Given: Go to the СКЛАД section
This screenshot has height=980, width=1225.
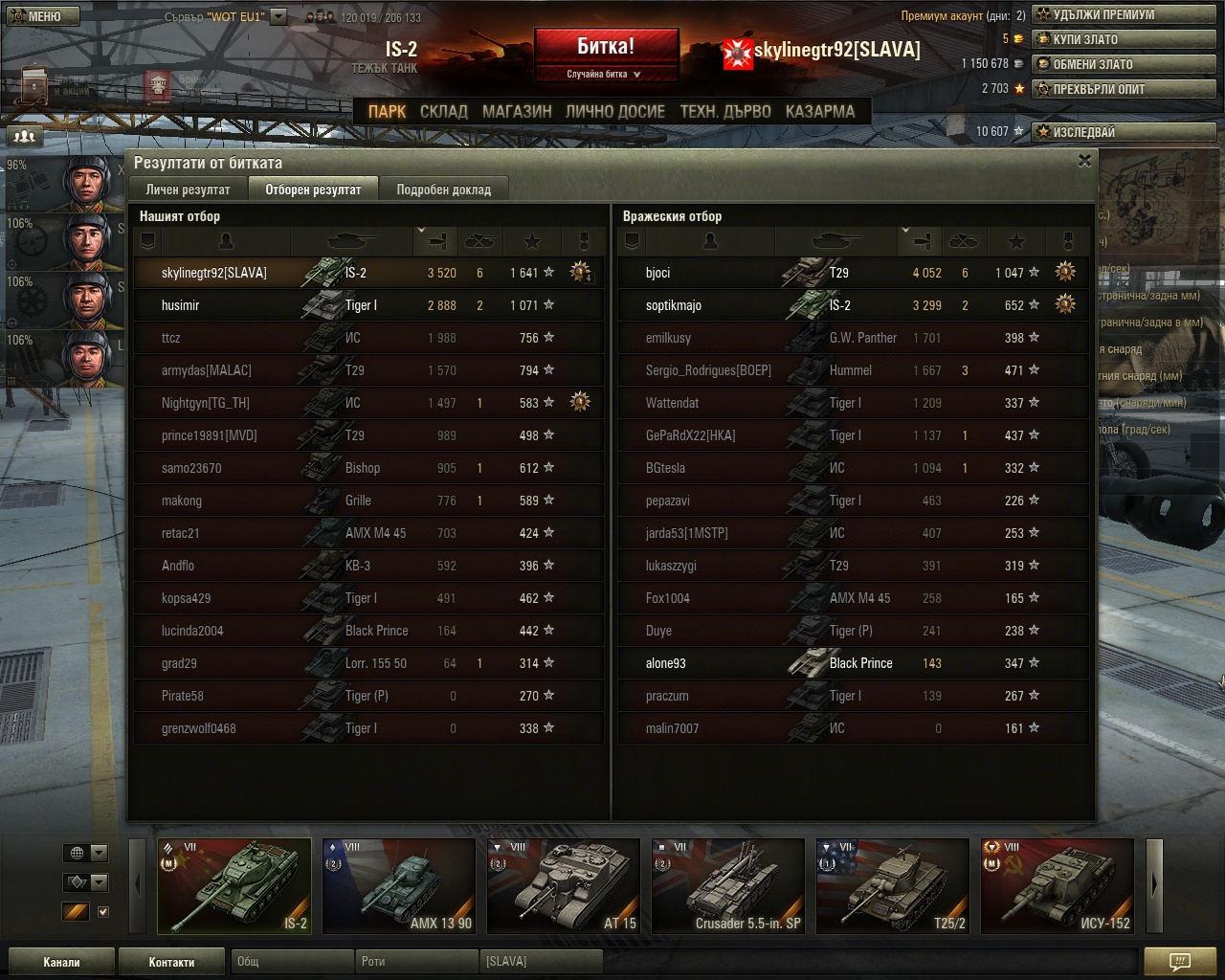Looking at the screenshot, I should [x=443, y=111].
